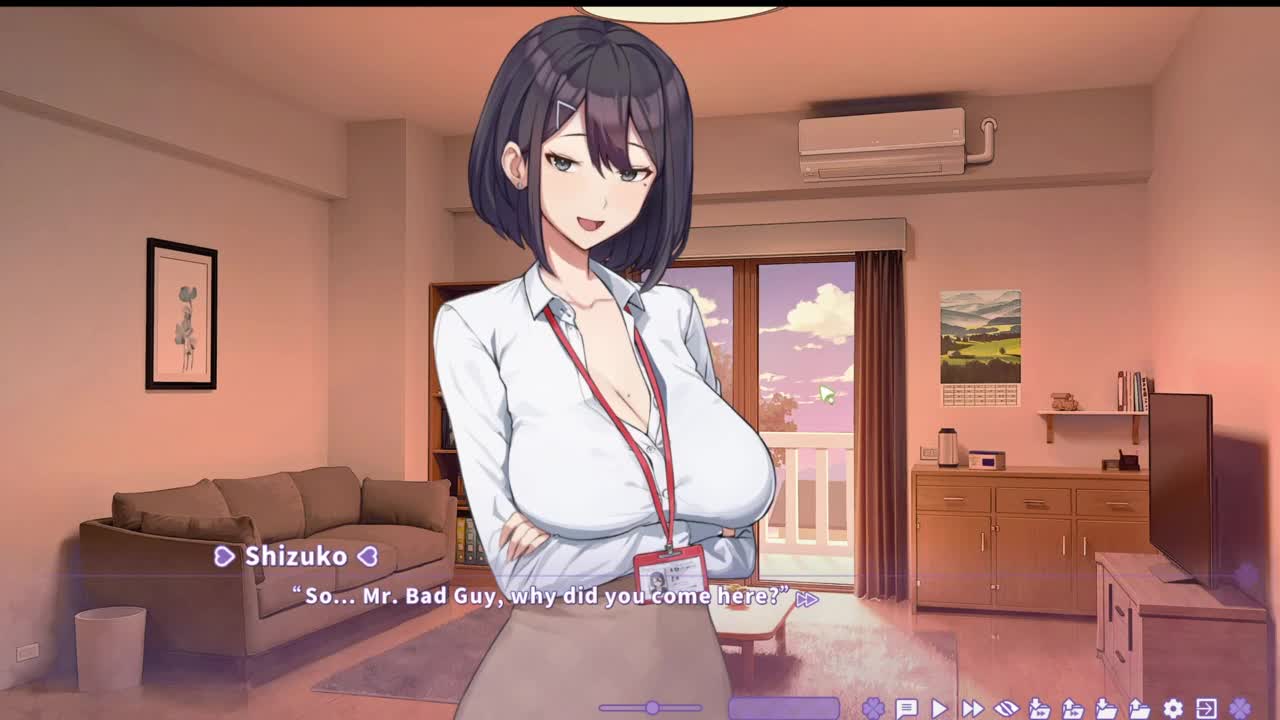Click the wide purple bar beside slider
The height and width of the screenshot is (720, 1280).
pos(784,708)
